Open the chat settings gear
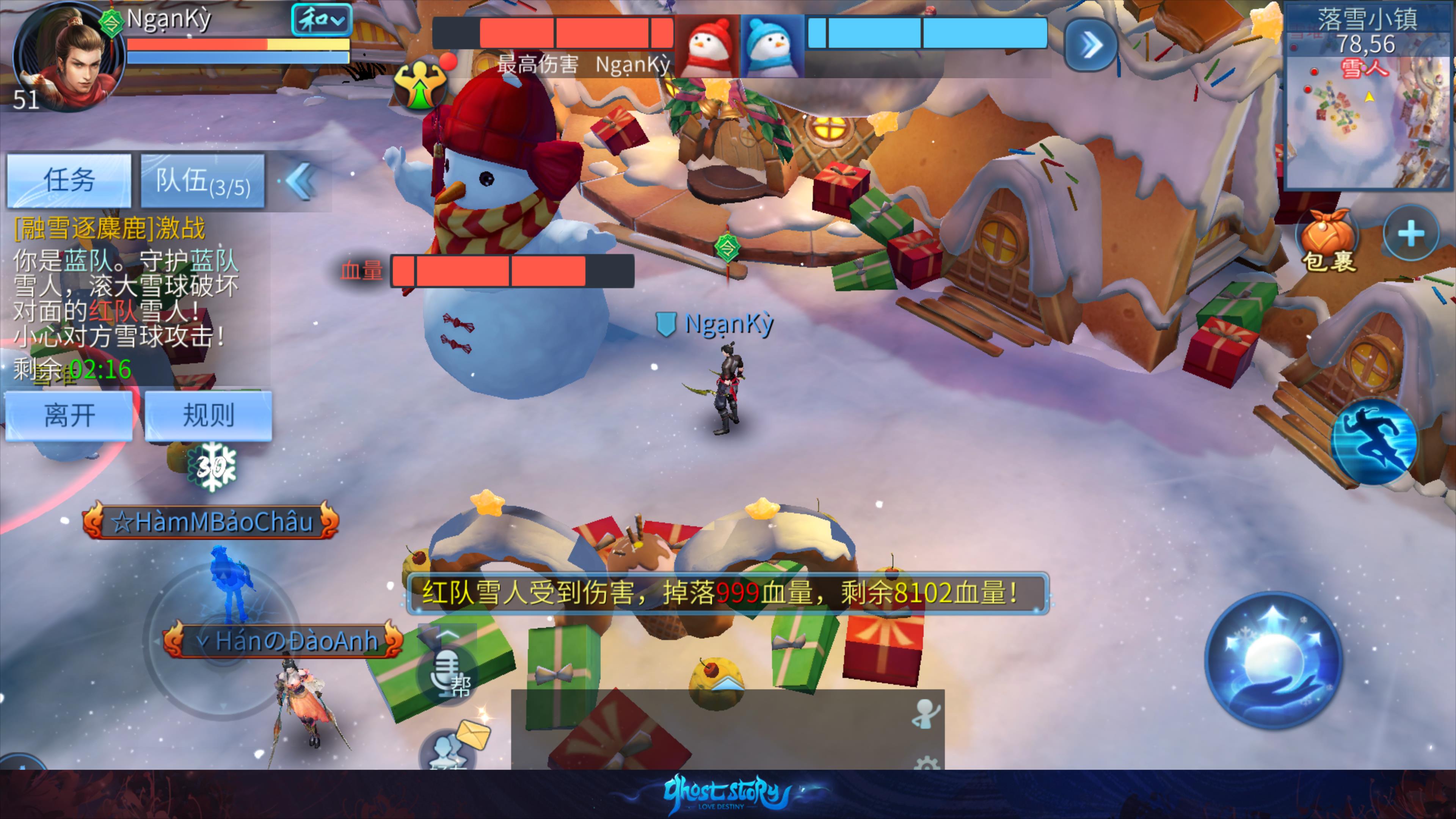This screenshot has height=819, width=1456. [926, 763]
